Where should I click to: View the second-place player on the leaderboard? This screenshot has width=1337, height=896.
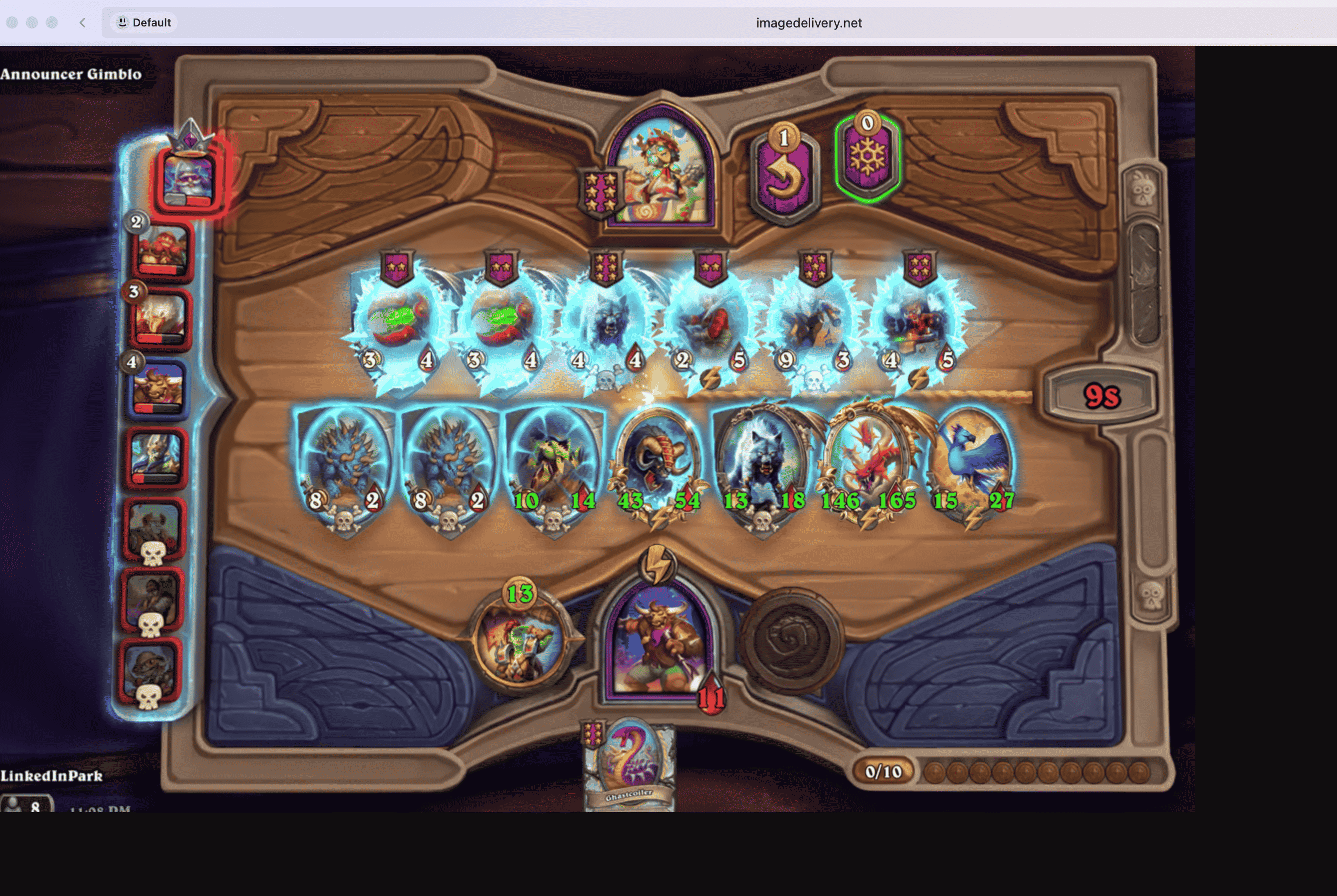tap(162, 251)
